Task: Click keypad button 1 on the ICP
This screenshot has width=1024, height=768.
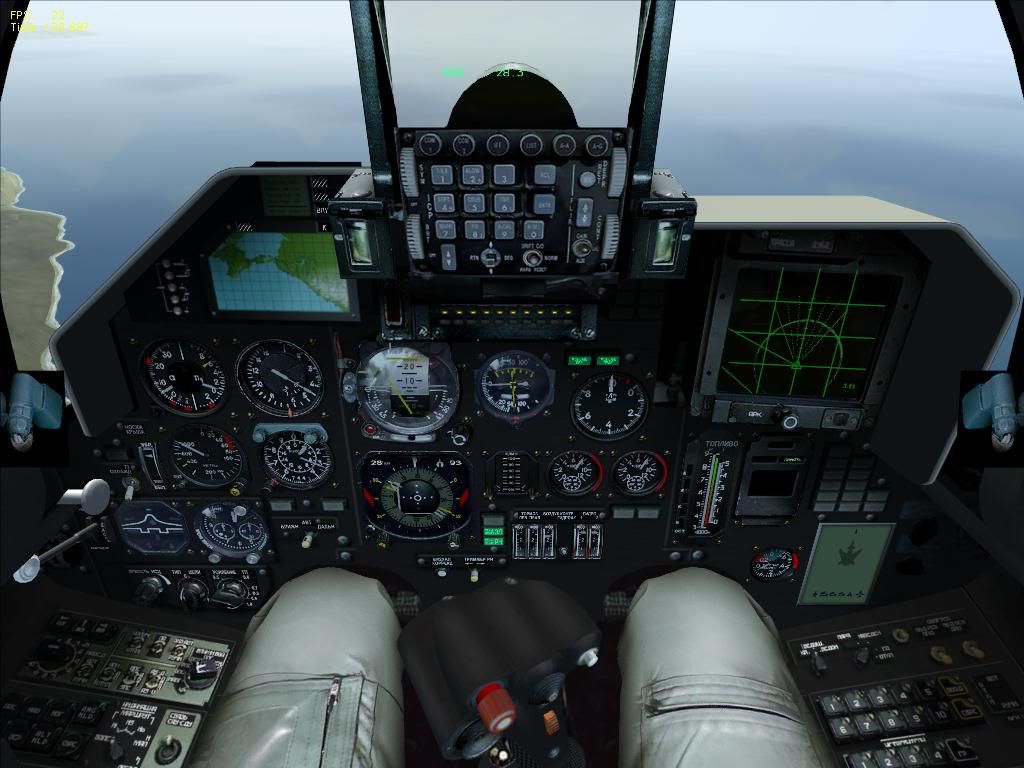Action: (x=443, y=175)
